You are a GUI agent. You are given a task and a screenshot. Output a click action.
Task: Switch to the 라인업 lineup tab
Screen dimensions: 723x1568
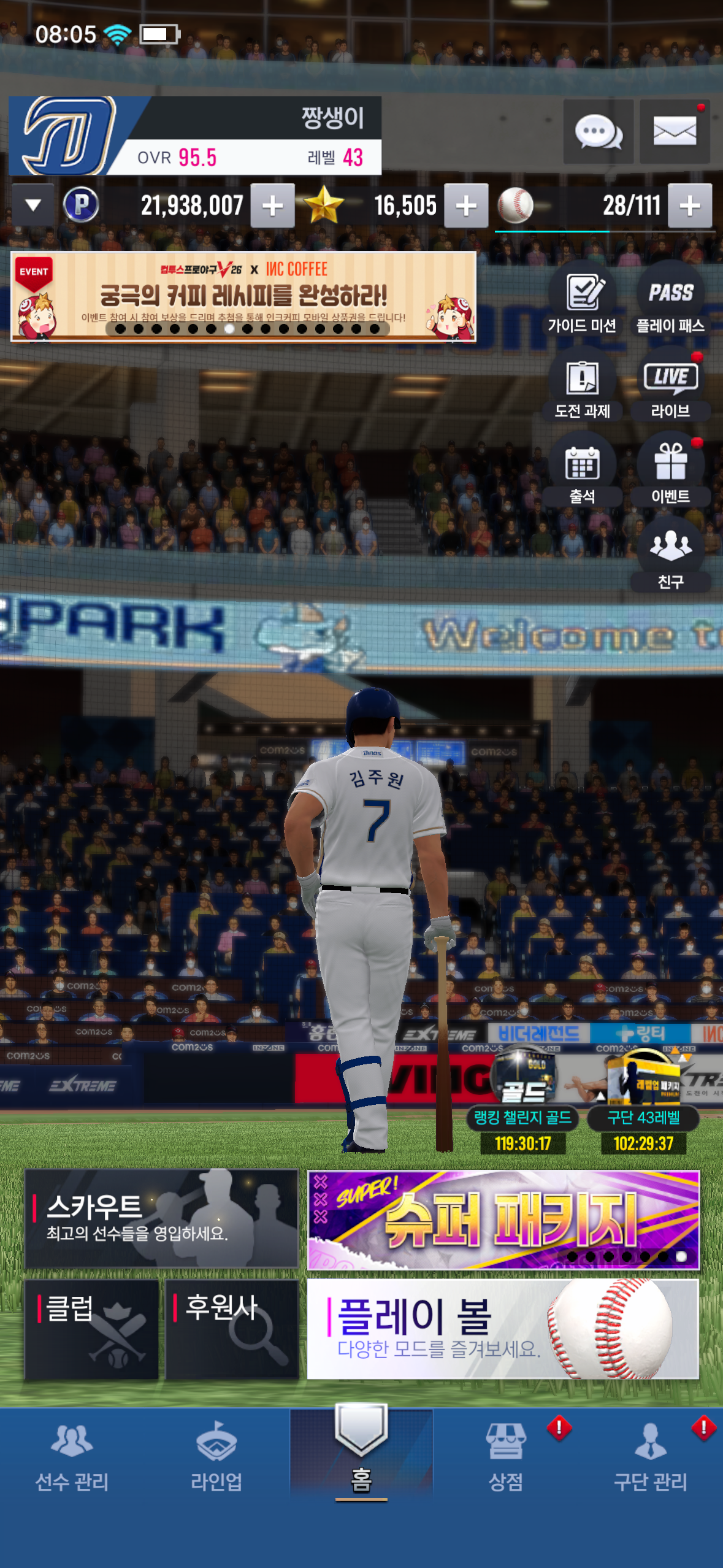pos(216,1456)
